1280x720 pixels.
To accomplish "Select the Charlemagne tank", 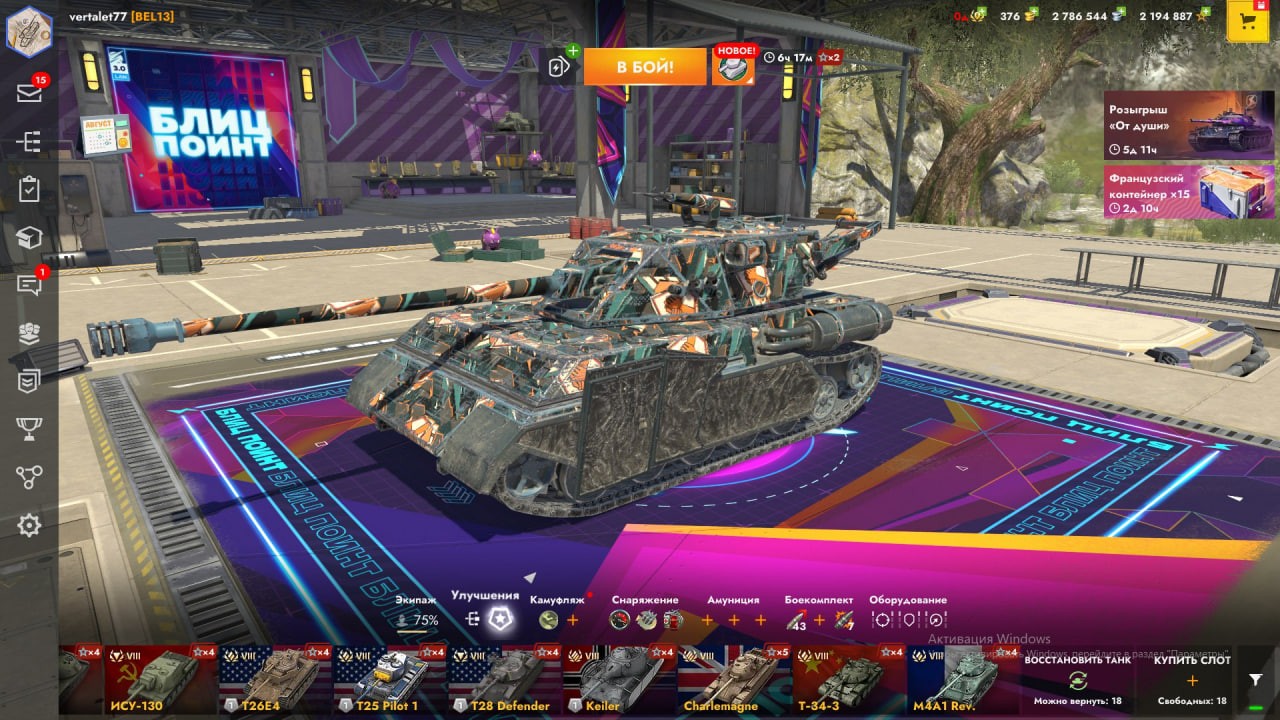I will tap(733, 680).
